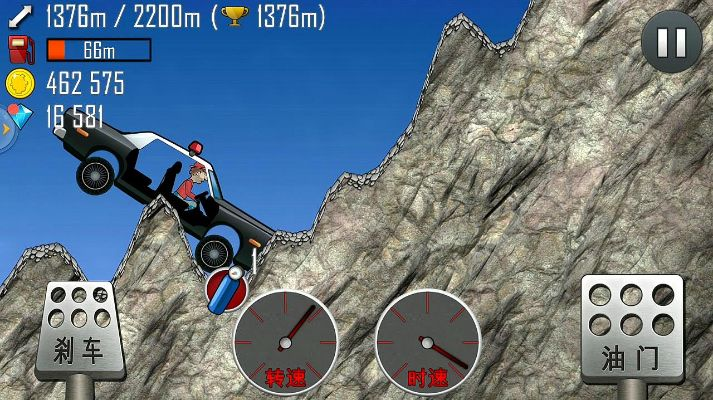Open the blue gem tab at left edge

coord(6,126)
